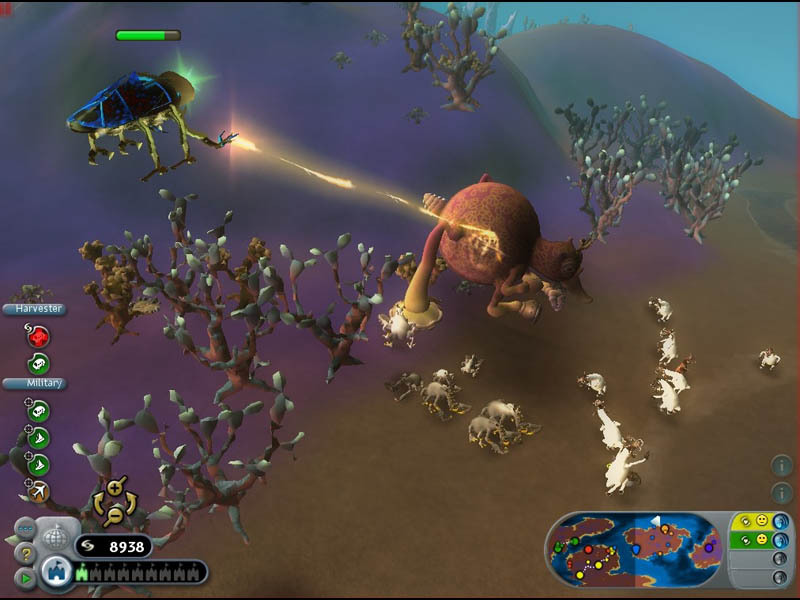Screen dimensions: 800x600
Task: Open communications with the green nation
Action: click(x=781, y=540)
